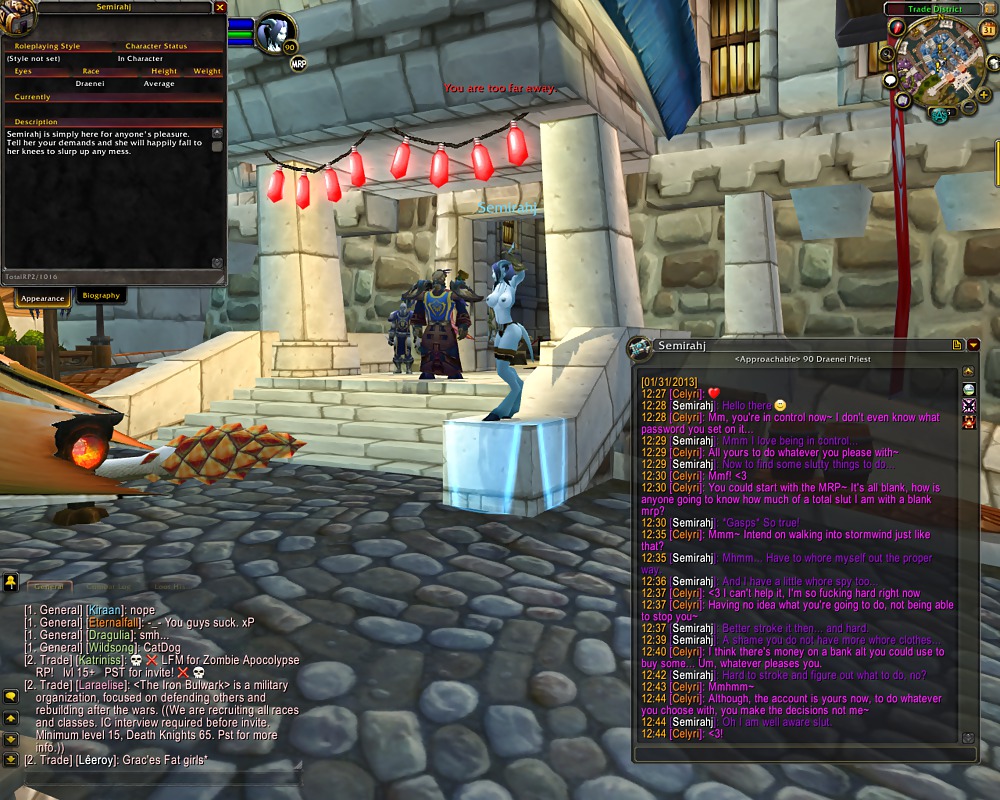The width and height of the screenshot is (1000, 800).
Task: Click the Trade District minimap
Action: pos(940,60)
